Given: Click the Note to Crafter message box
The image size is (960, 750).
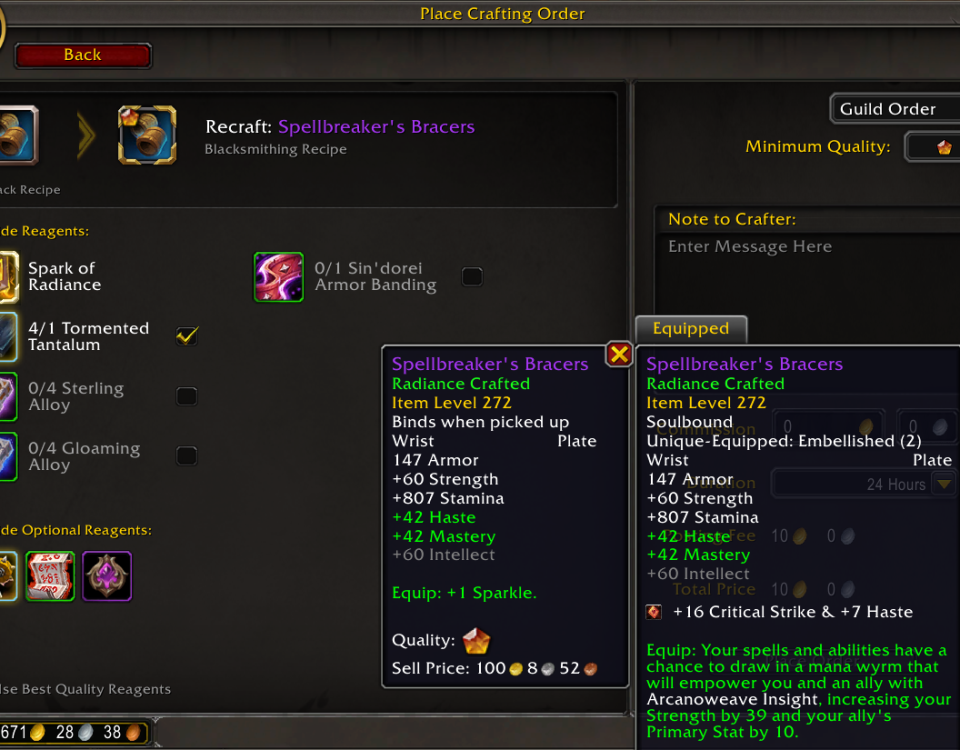Looking at the screenshot, I should point(806,270).
